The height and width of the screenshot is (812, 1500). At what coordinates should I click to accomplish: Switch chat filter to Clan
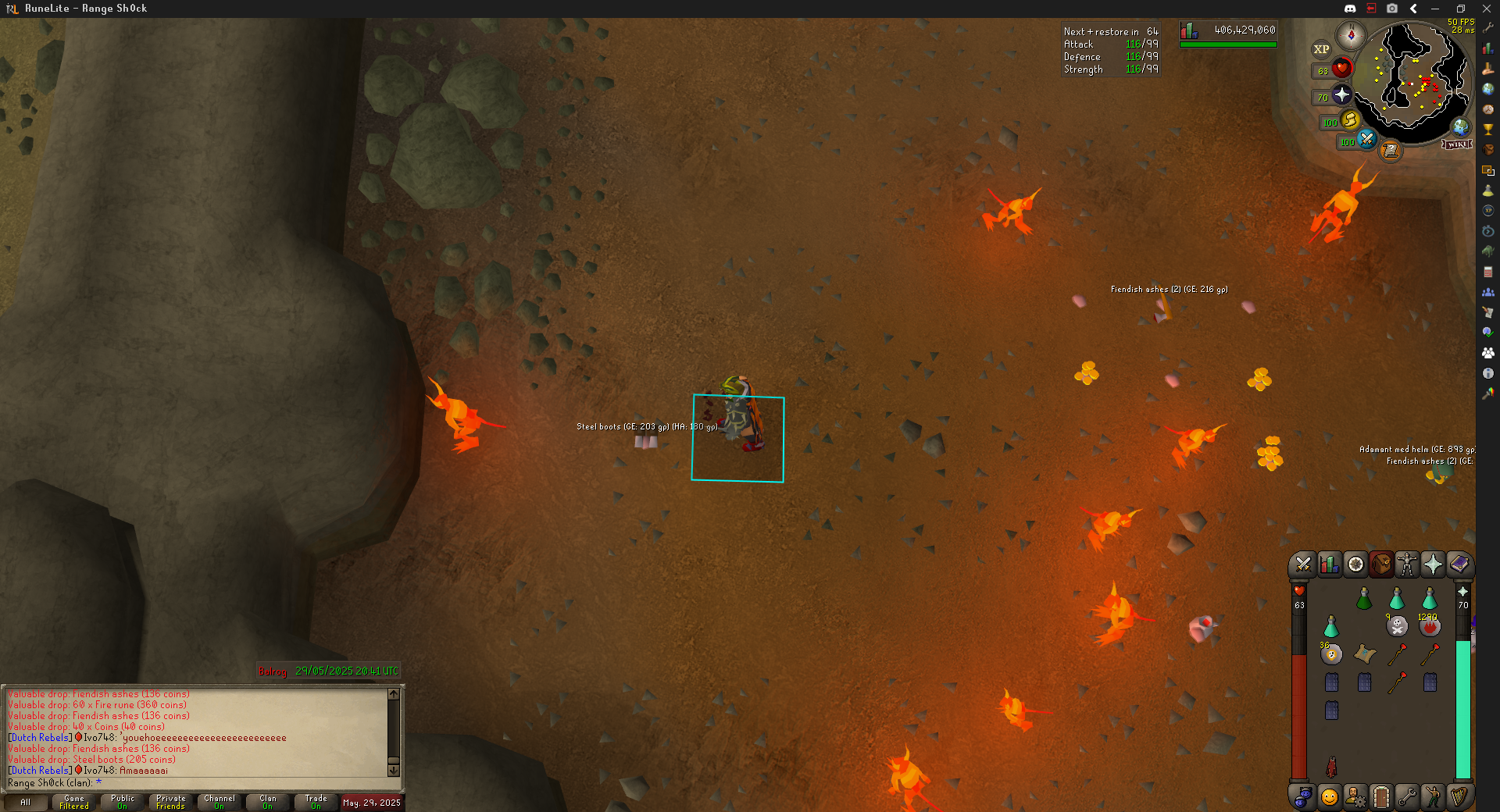pos(268,802)
